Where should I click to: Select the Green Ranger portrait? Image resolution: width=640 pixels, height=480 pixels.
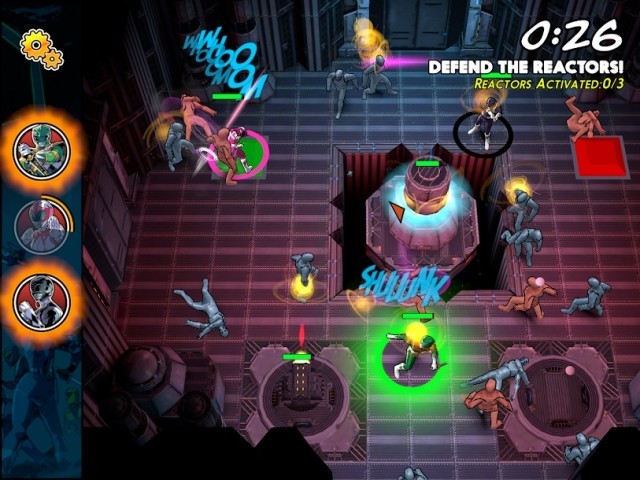(x=41, y=150)
